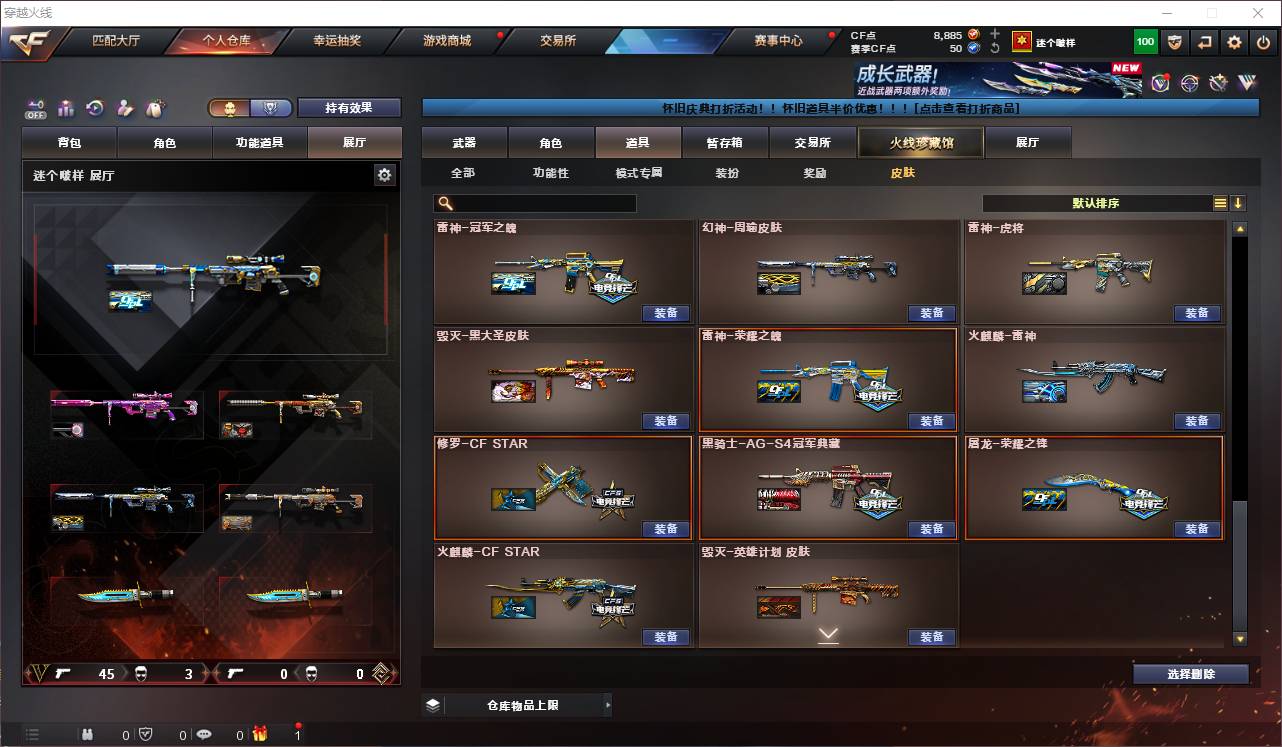1282x747 pixels.
Task: Click 装备 on the 雷神-冠军之魄 skin
Action: click(667, 313)
